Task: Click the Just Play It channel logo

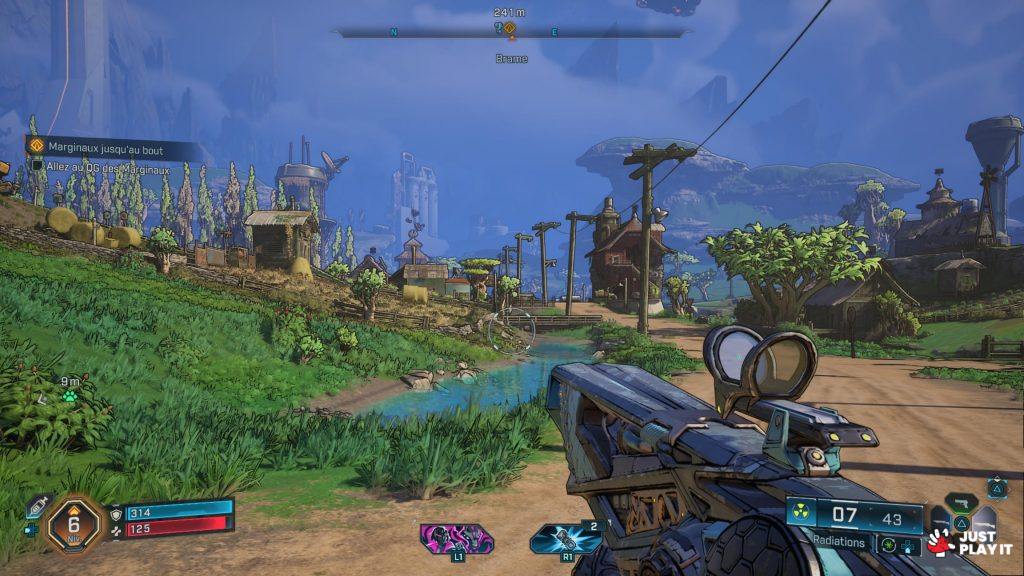Action: coord(970,542)
